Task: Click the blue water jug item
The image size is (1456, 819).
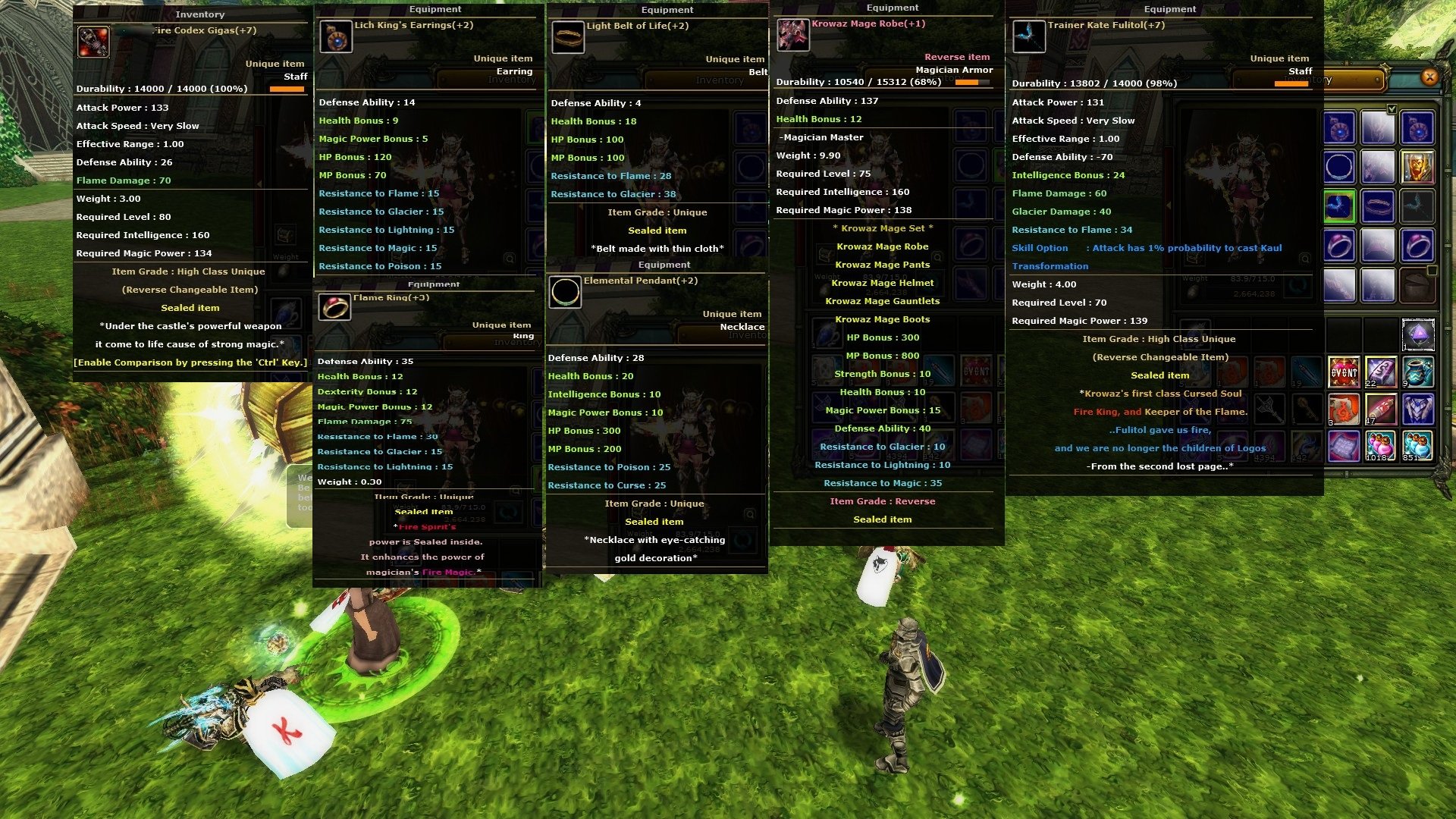Action: pyautogui.click(x=1417, y=372)
